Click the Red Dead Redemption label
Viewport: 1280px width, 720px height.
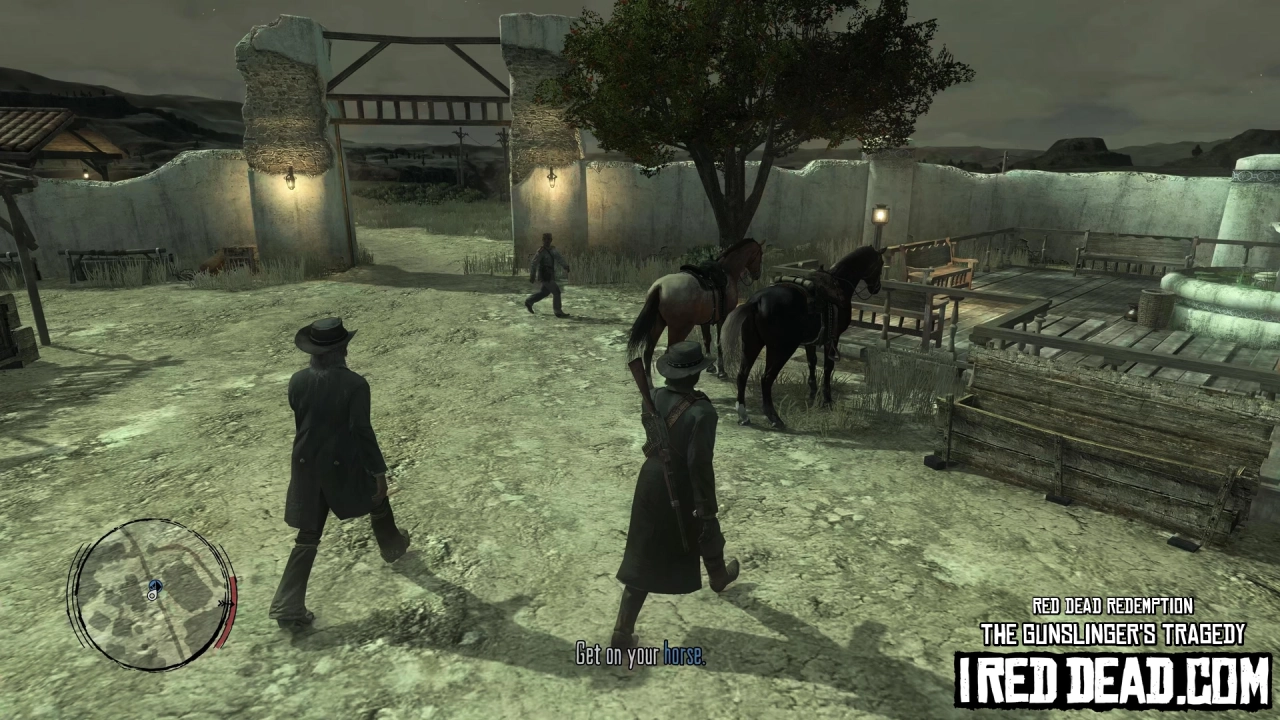pos(1113,606)
